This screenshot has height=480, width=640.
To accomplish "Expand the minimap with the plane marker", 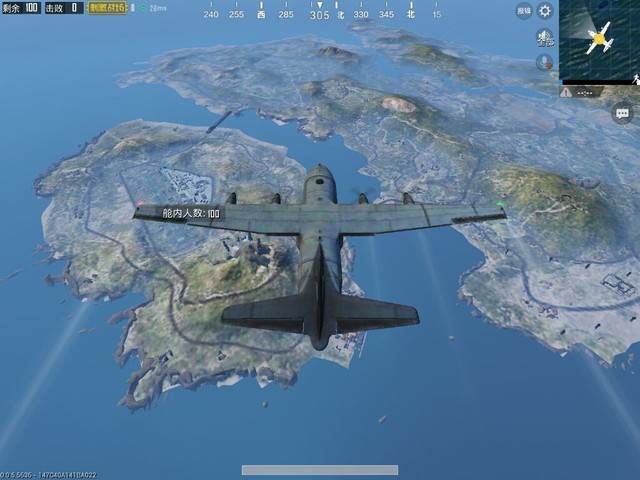I will pyautogui.click(x=600, y=41).
